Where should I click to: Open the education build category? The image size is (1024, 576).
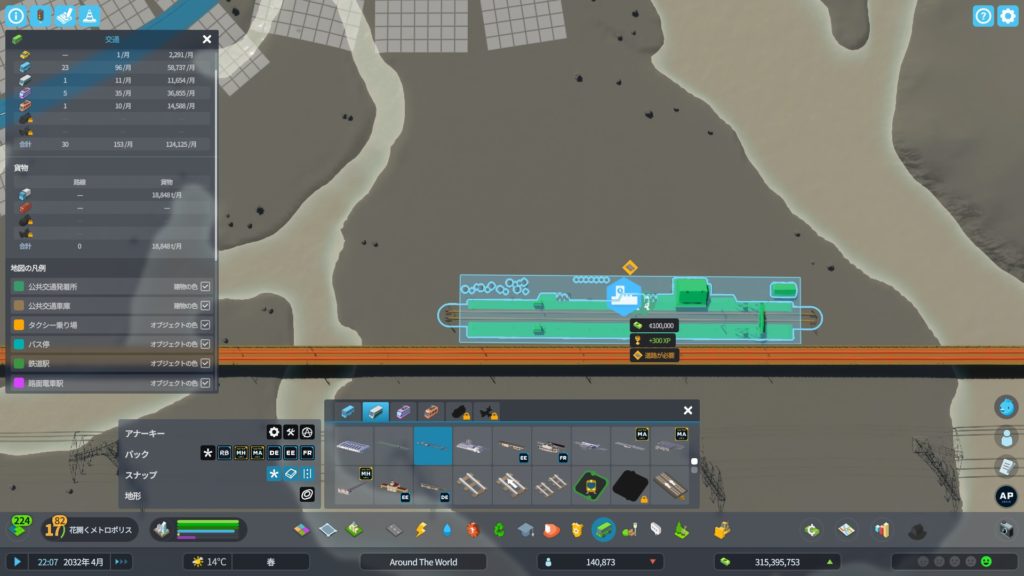coord(526,529)
